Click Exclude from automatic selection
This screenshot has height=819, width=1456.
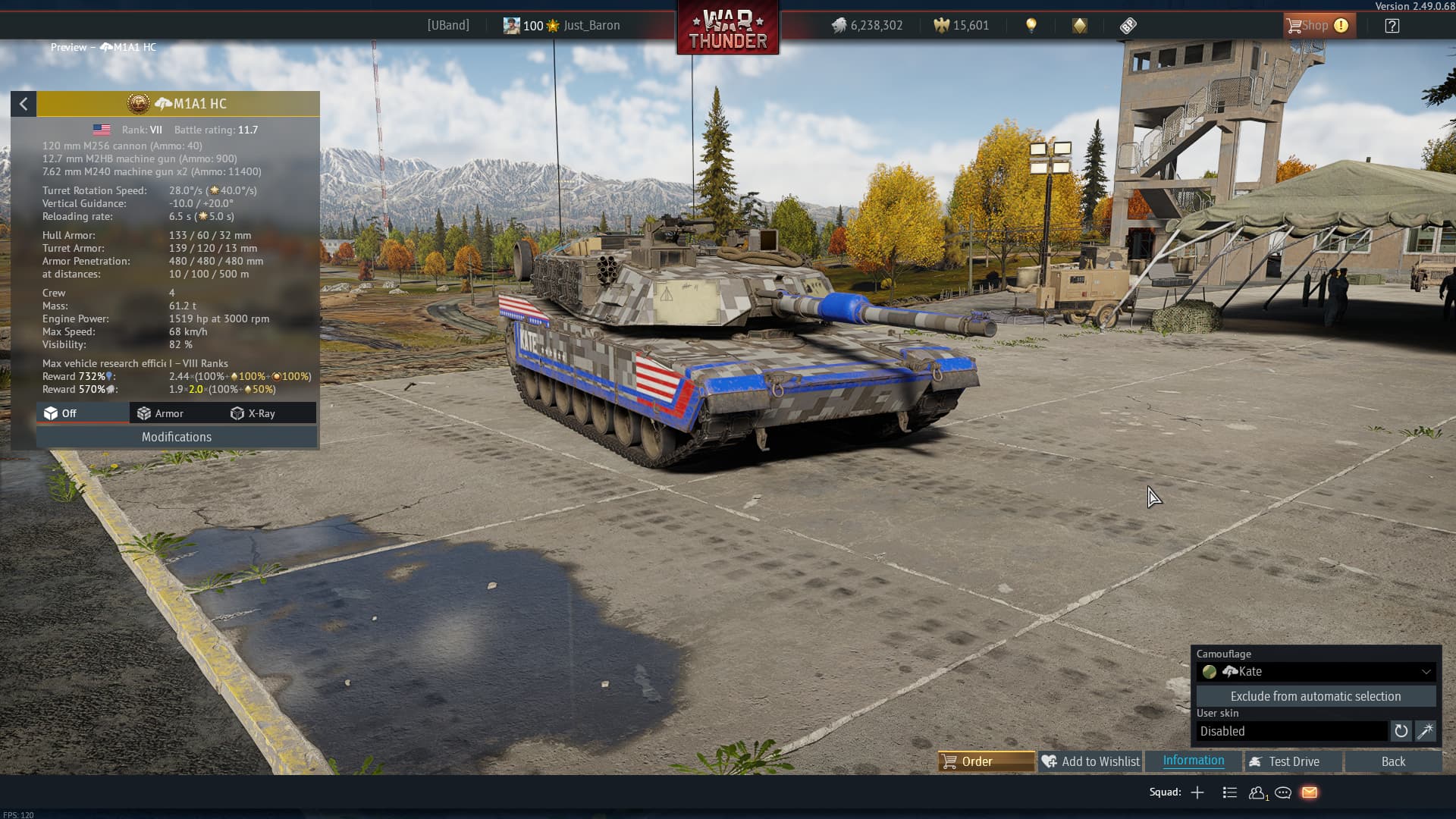pyautogui.click(x=1316, y=696)
